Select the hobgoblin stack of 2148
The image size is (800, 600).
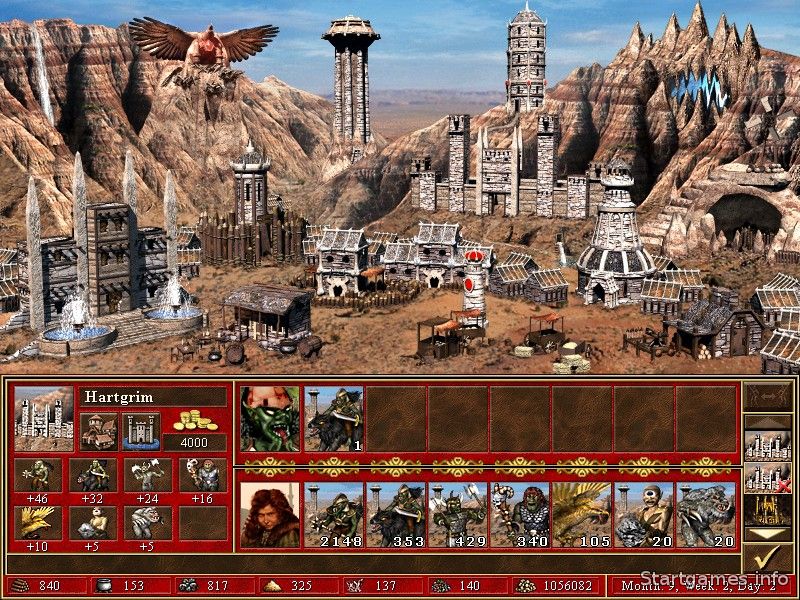334,515
